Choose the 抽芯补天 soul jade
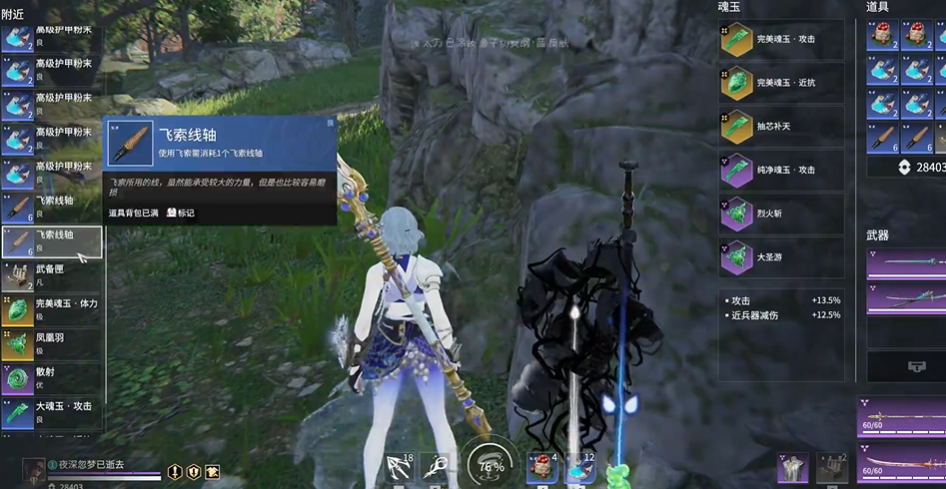 (x=781, y=126)
